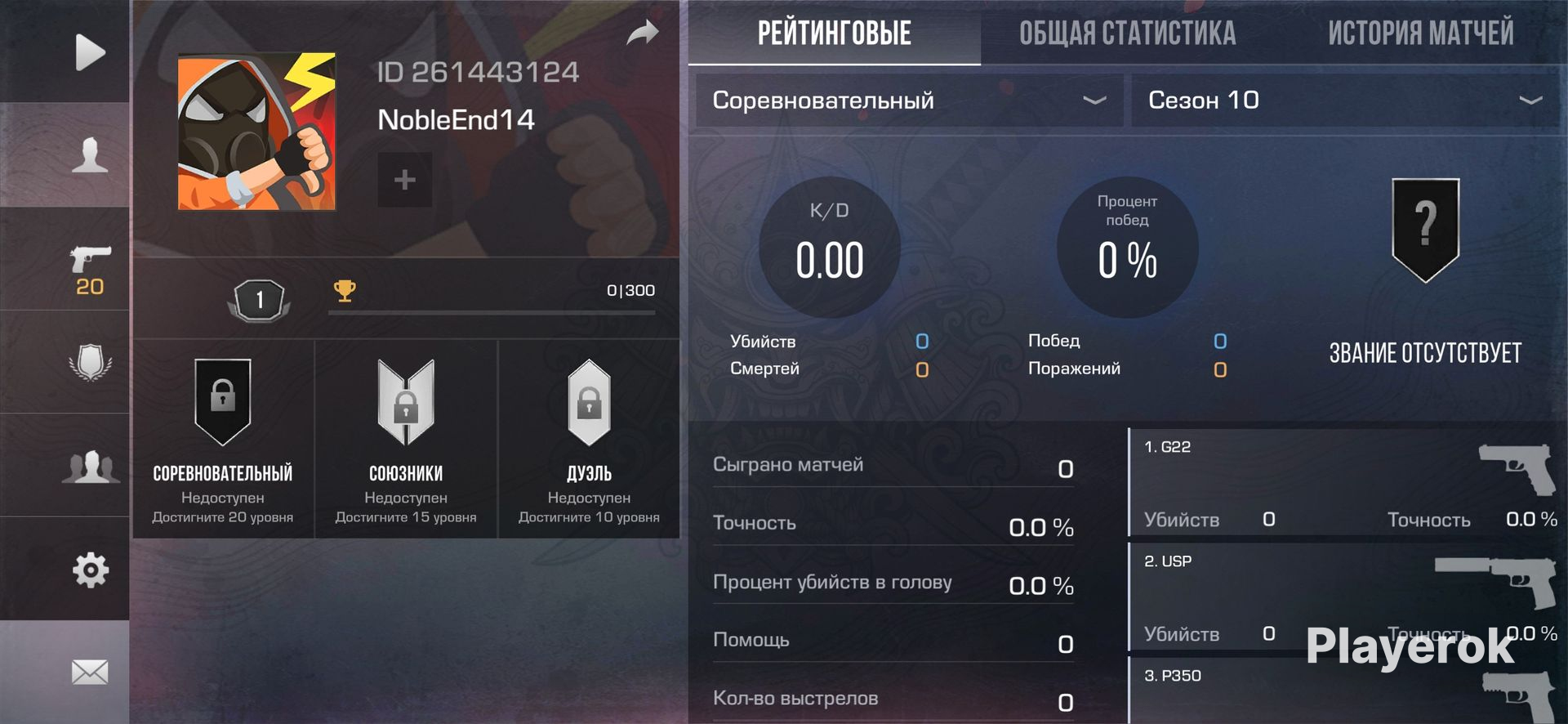Screen dimensions: 1568x724
Task: Click the NobleEnd14 avatar thumbnail
Action: (x=256, y=132)
